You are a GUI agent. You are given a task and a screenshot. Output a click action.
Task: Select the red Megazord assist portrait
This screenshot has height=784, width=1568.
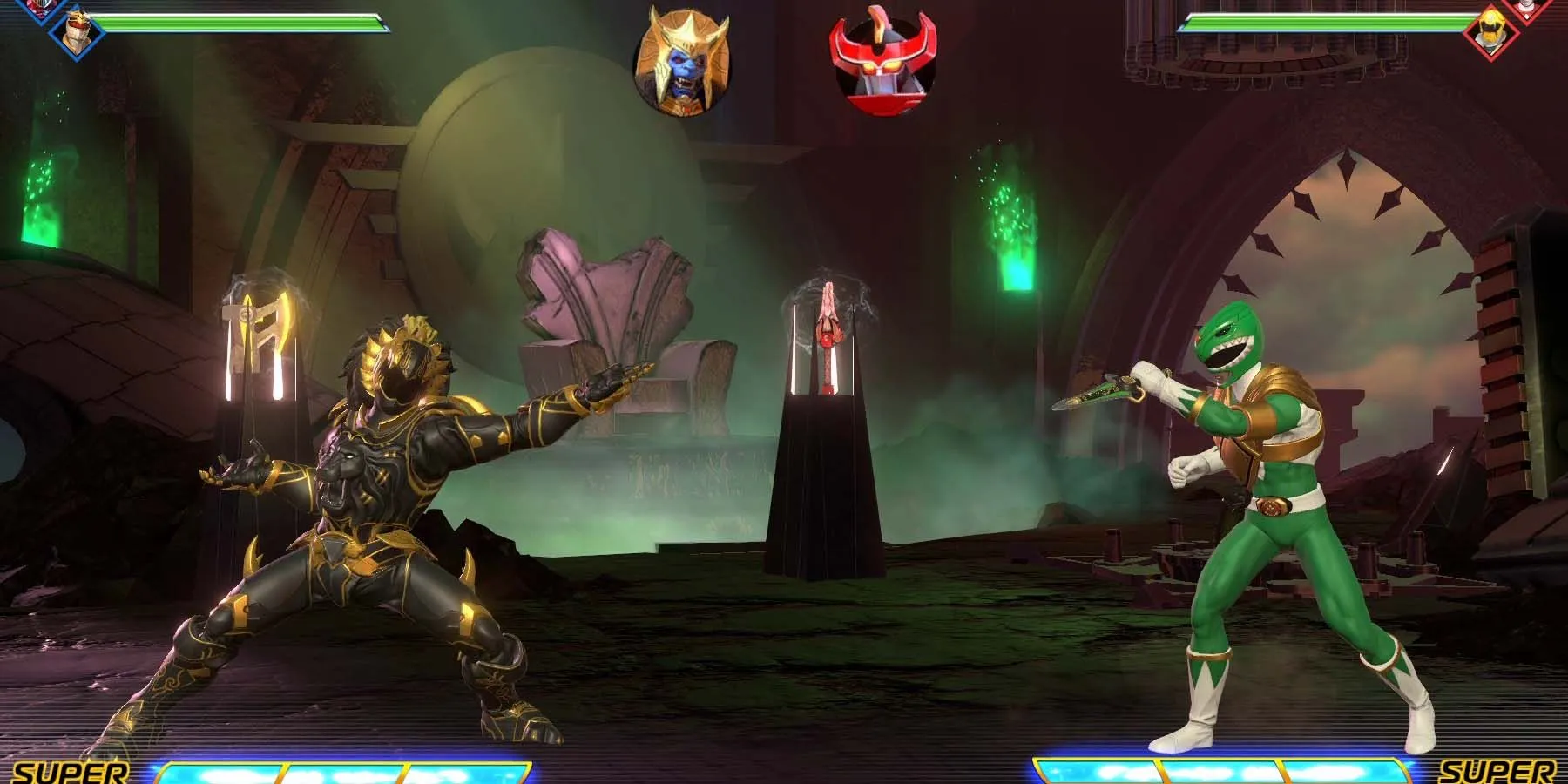[882, 64]
